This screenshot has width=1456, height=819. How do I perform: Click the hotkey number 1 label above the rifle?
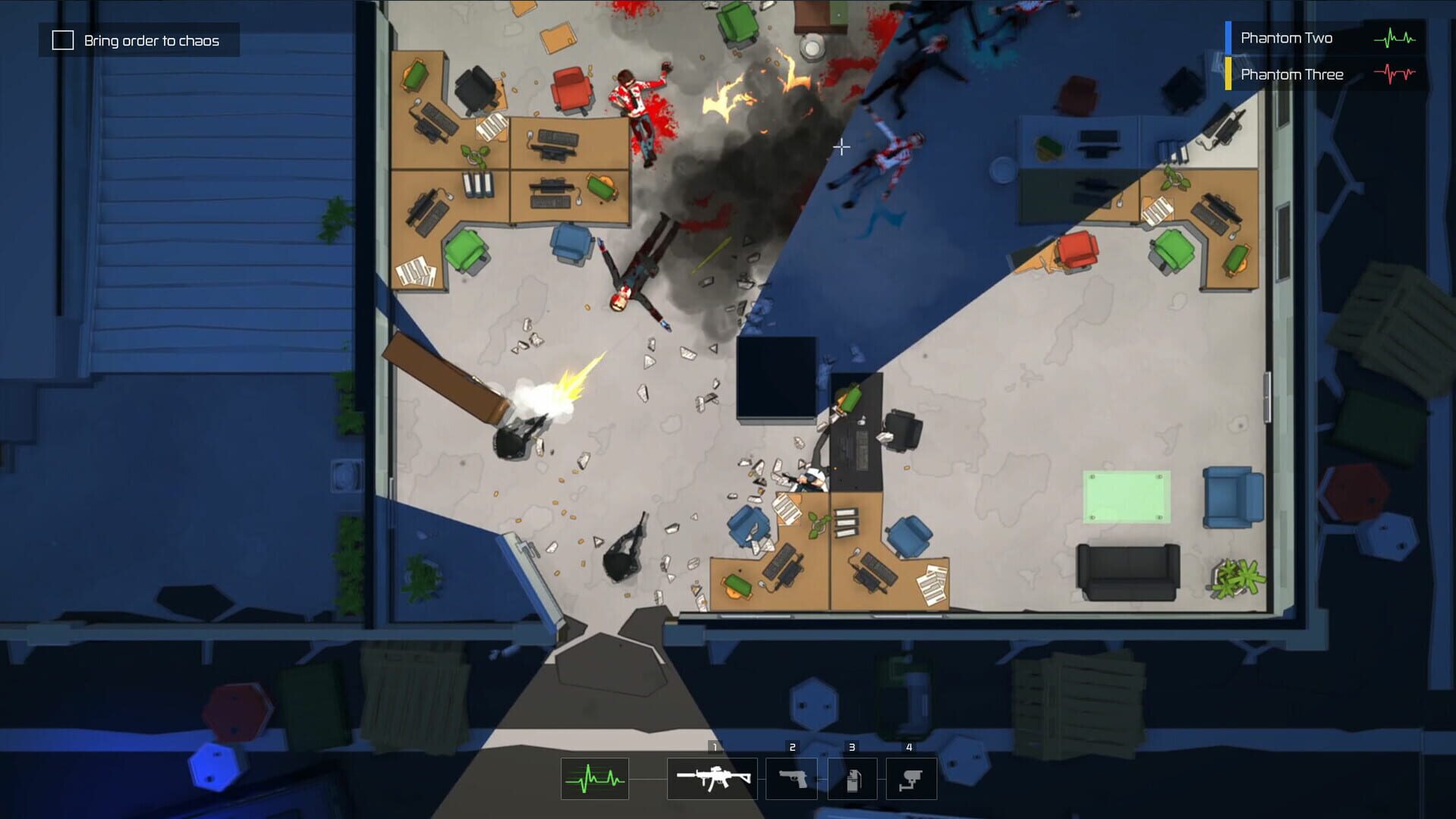(714, 747)
